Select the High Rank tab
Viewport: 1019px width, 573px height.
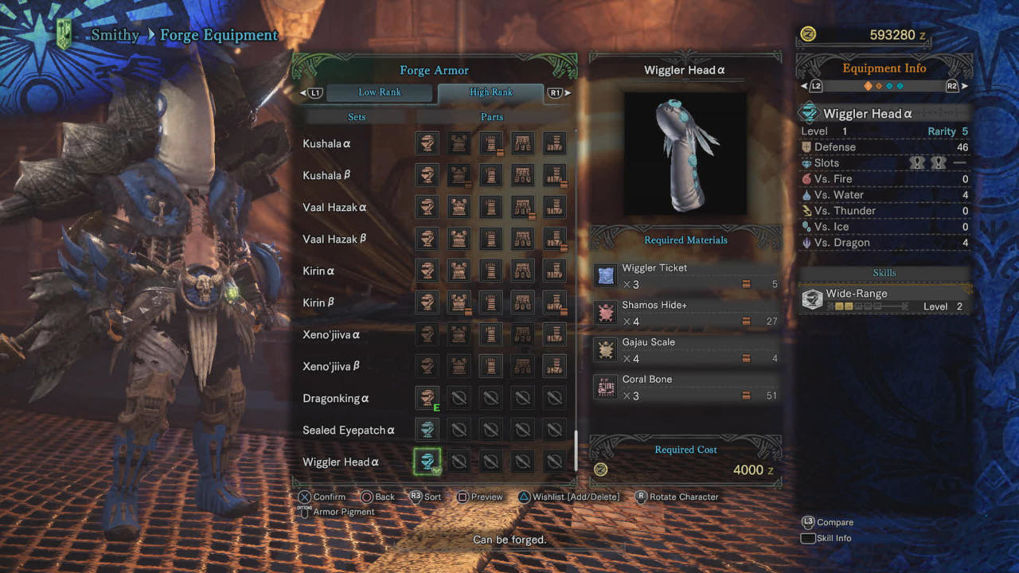coord(490,93)
